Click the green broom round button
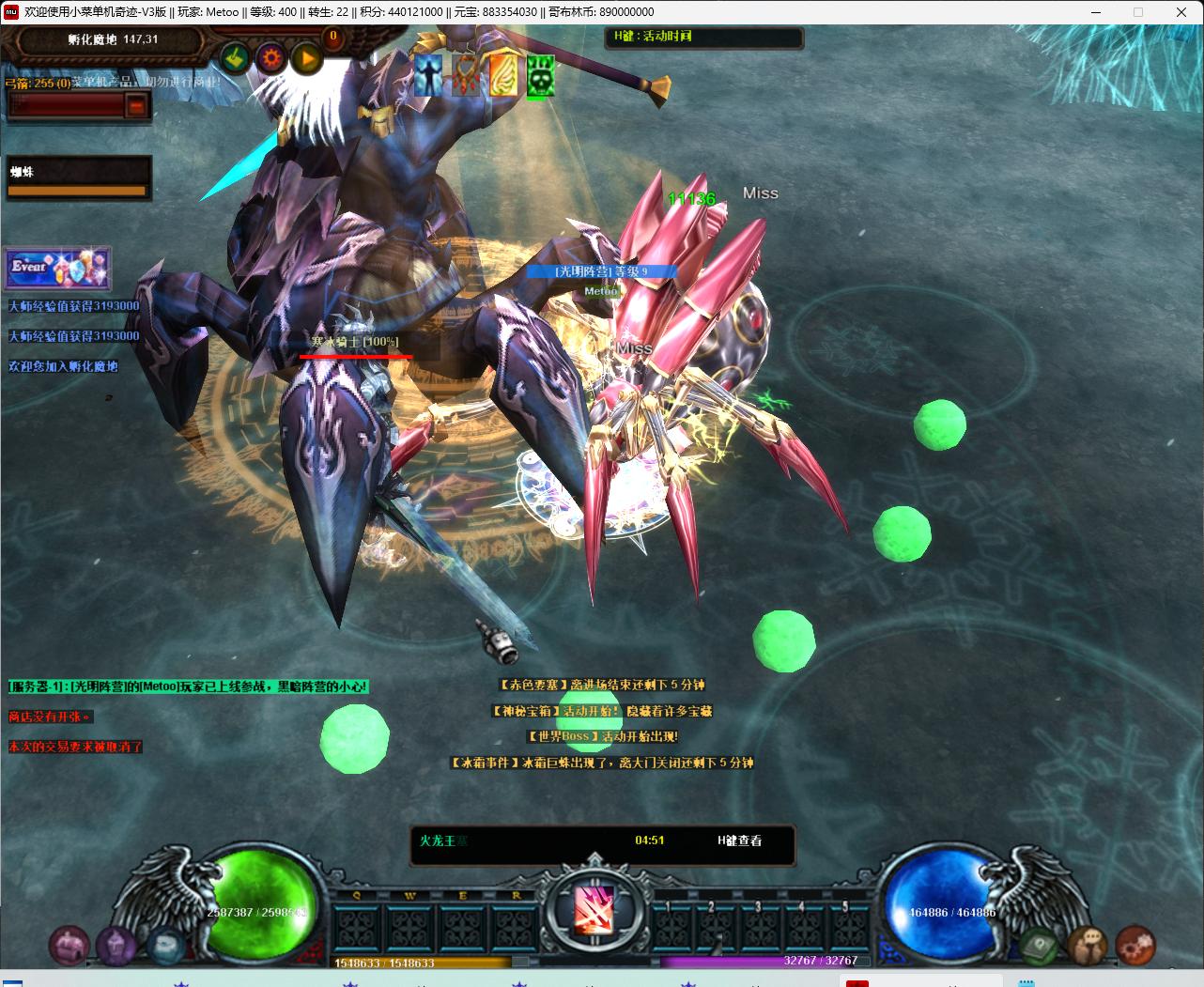Image resolution: width=1204 pixels, height=987 pixels. click(x=236, y=59)
